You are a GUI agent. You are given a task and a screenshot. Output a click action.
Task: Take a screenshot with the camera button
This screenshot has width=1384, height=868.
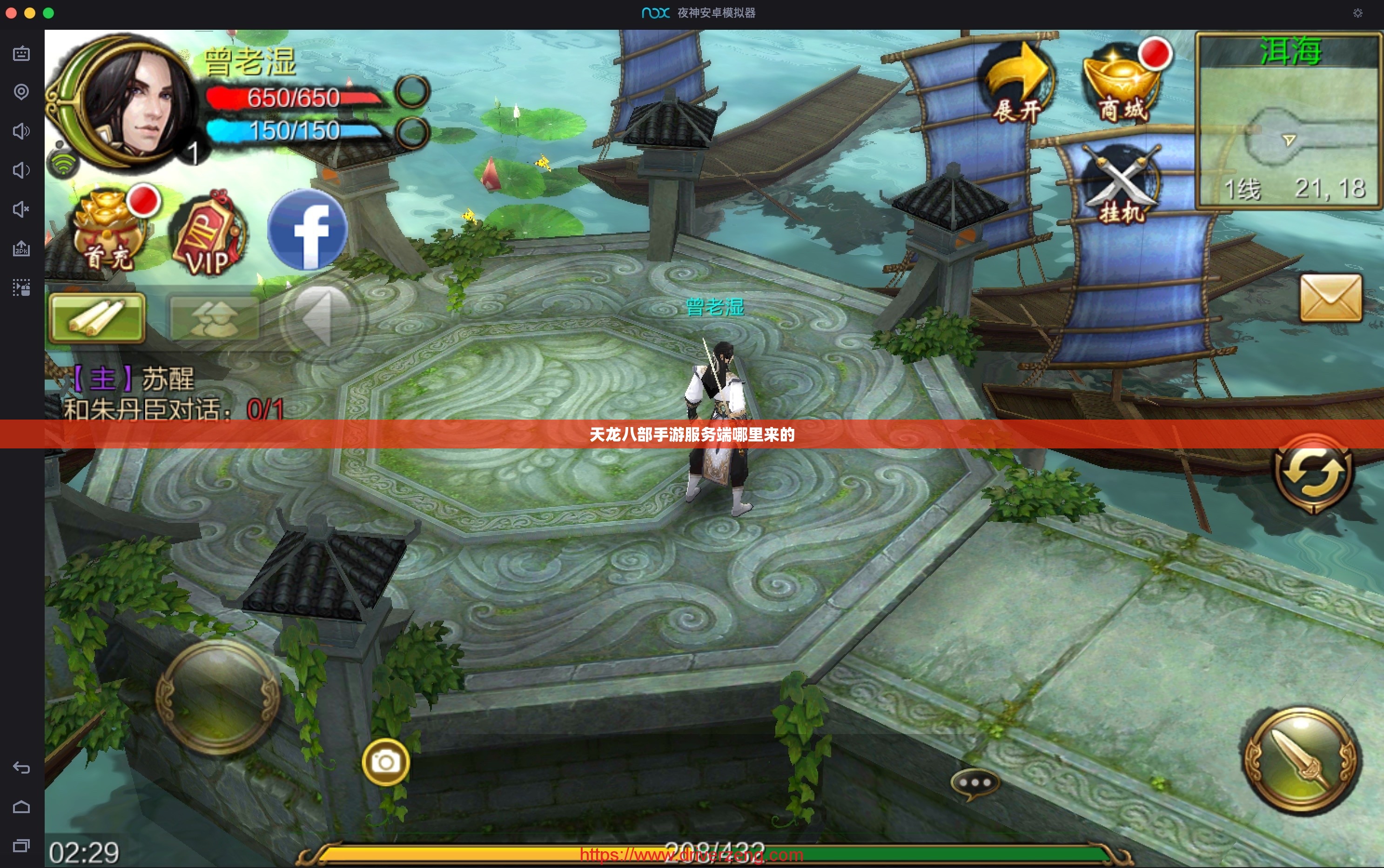point(386,762)
